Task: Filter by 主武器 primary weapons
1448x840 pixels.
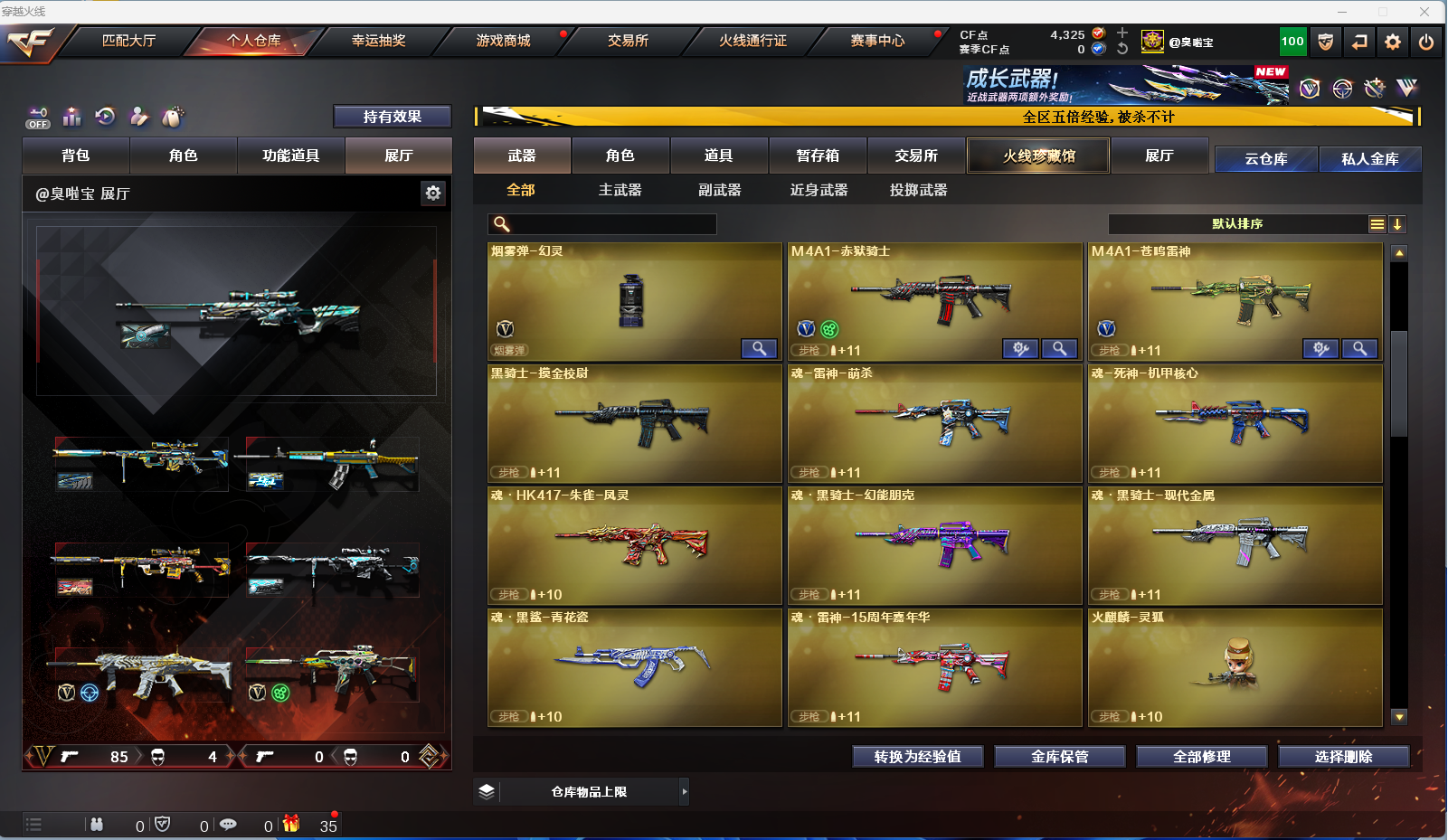Action: point(620,190)
